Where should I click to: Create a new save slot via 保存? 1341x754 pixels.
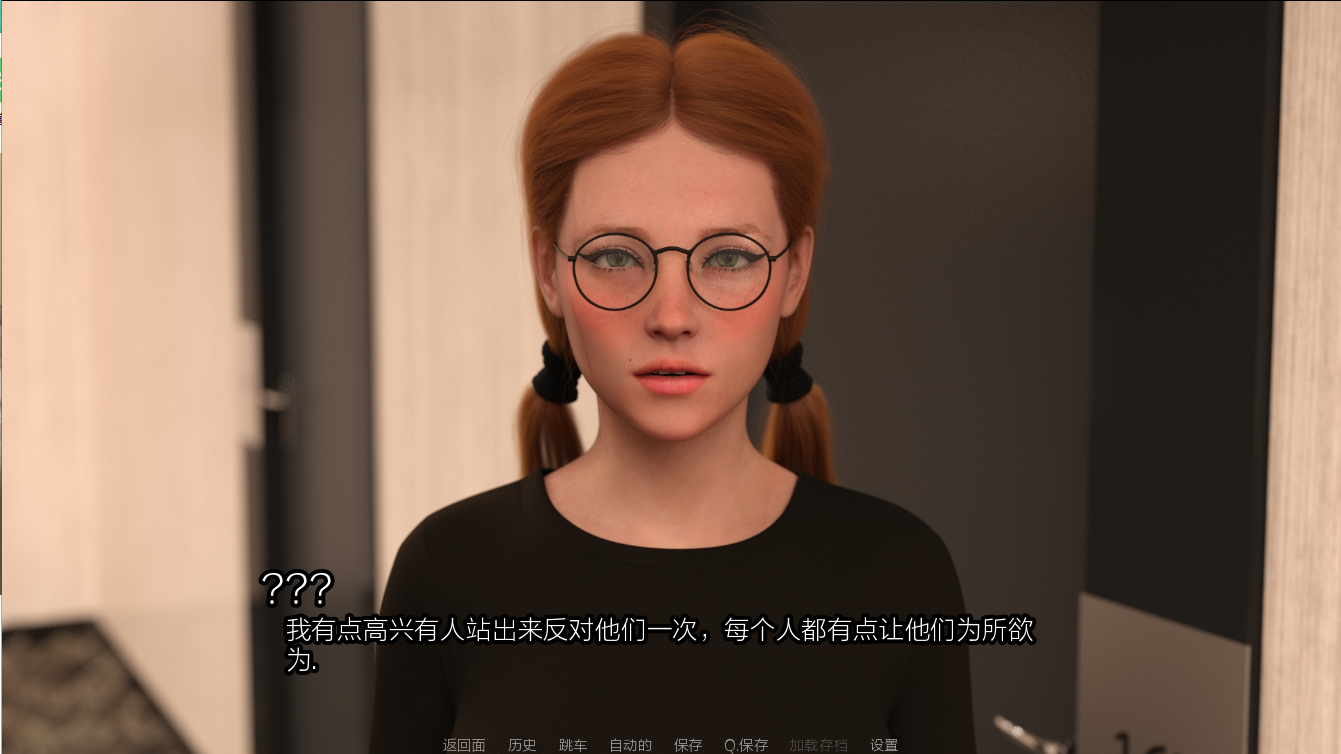688,745
